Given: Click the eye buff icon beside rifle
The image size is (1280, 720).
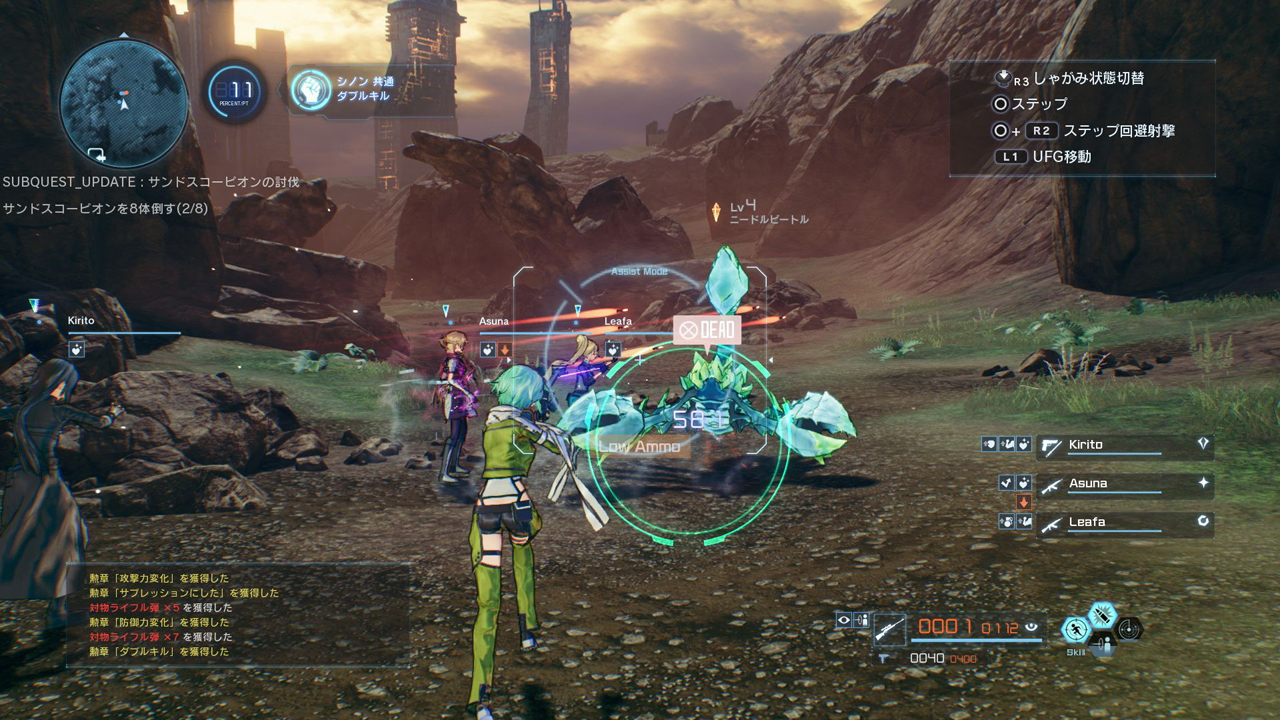Looking at the screenshot, I should click(x=844, y=620).
